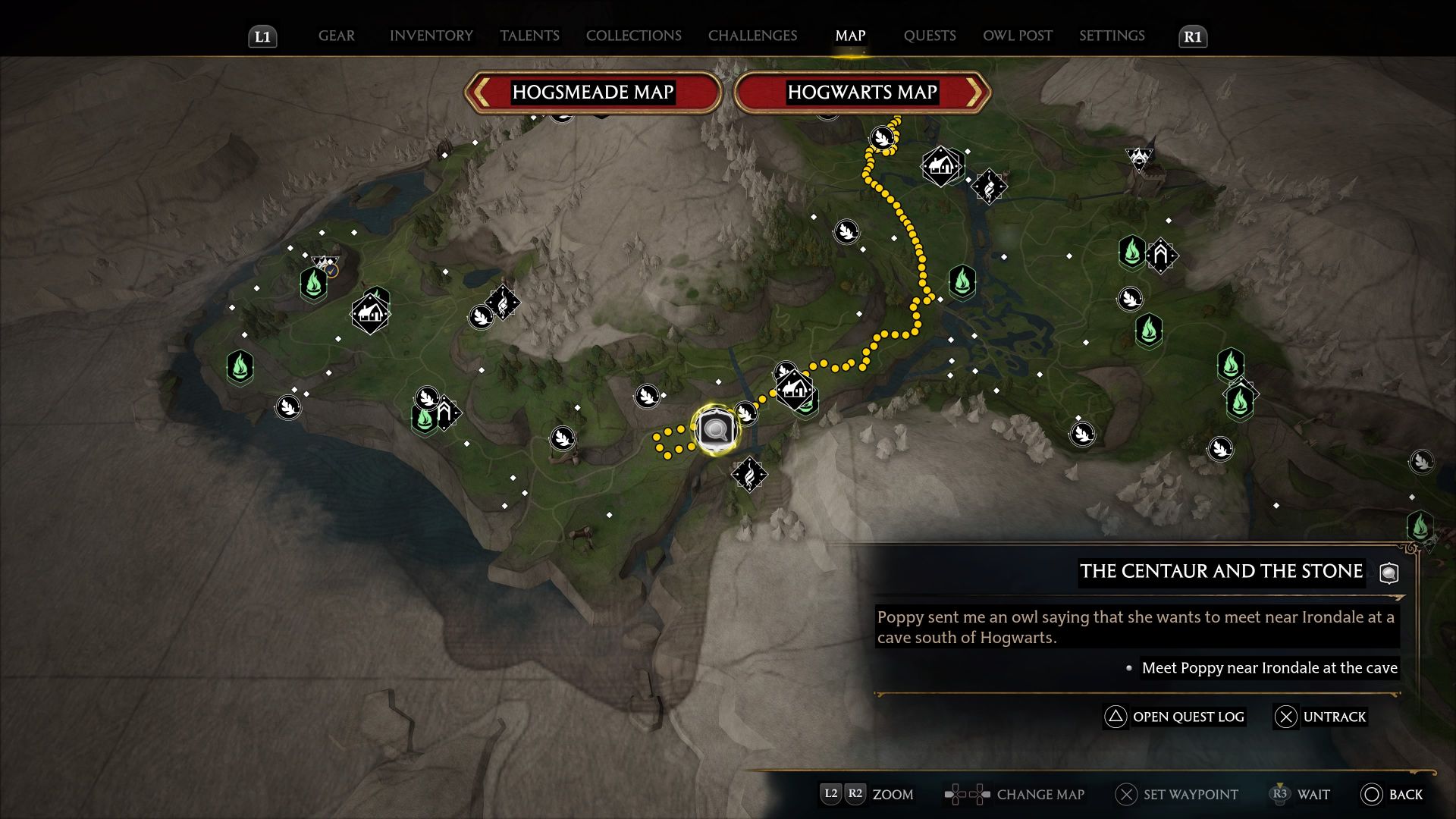Open the quest log with the triangle button
The height and width of the screenshot is (819, 1456).
click(x=1175, y=717)
